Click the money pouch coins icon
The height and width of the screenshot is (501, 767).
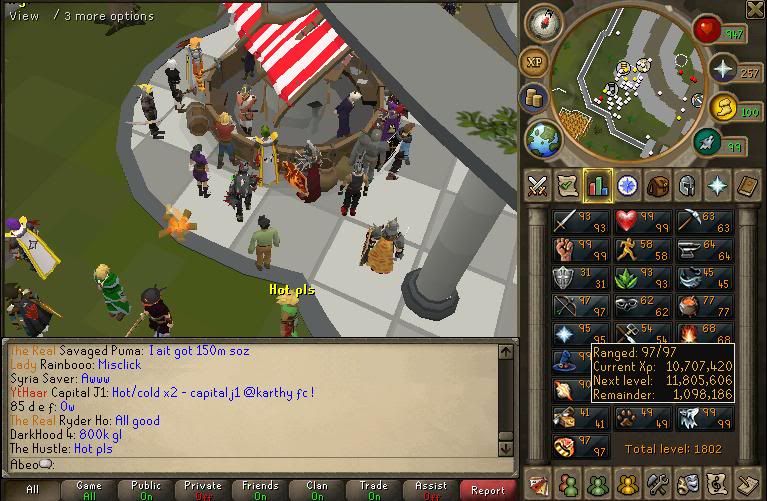[534, 99]
